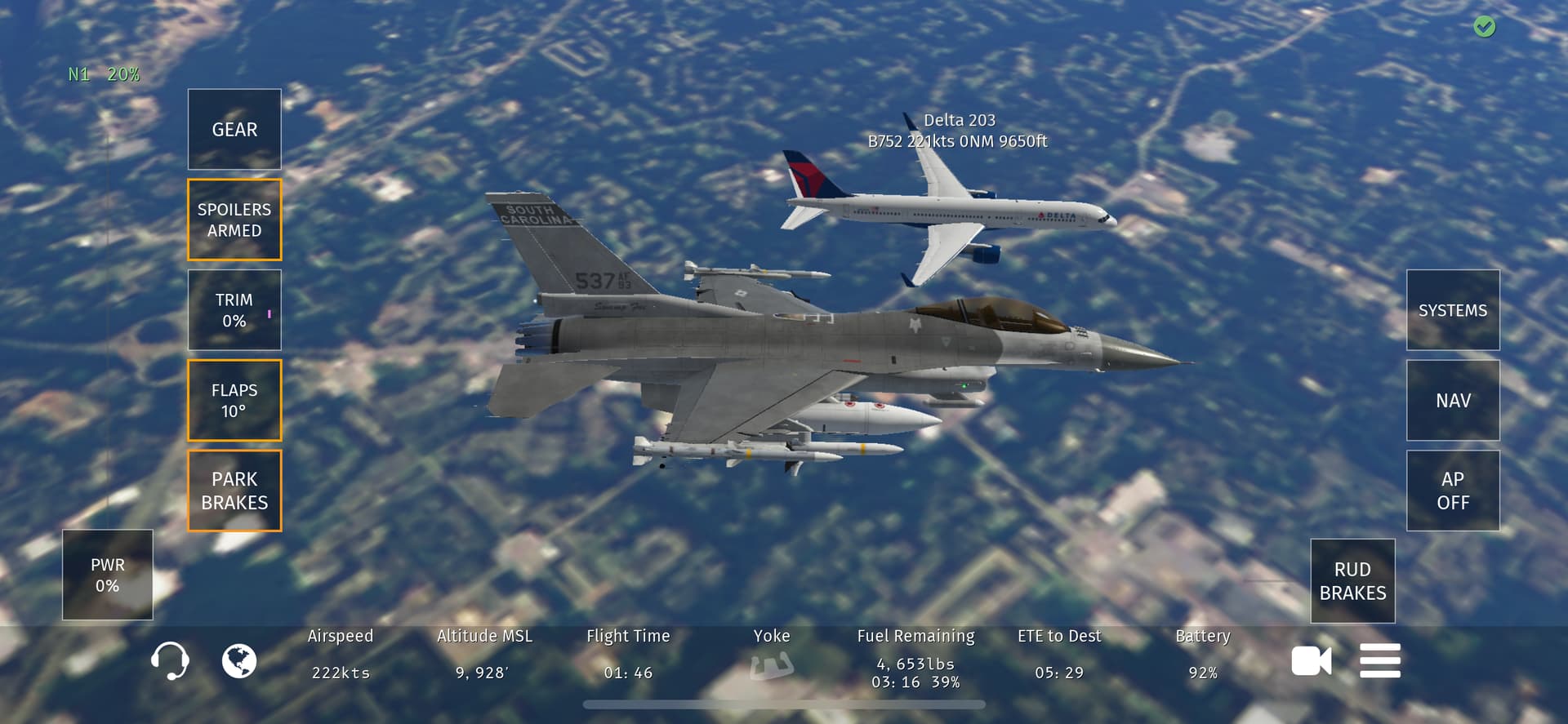
Task: Tap the green checkmark status icon
Action: click(x=1485, y=27)
